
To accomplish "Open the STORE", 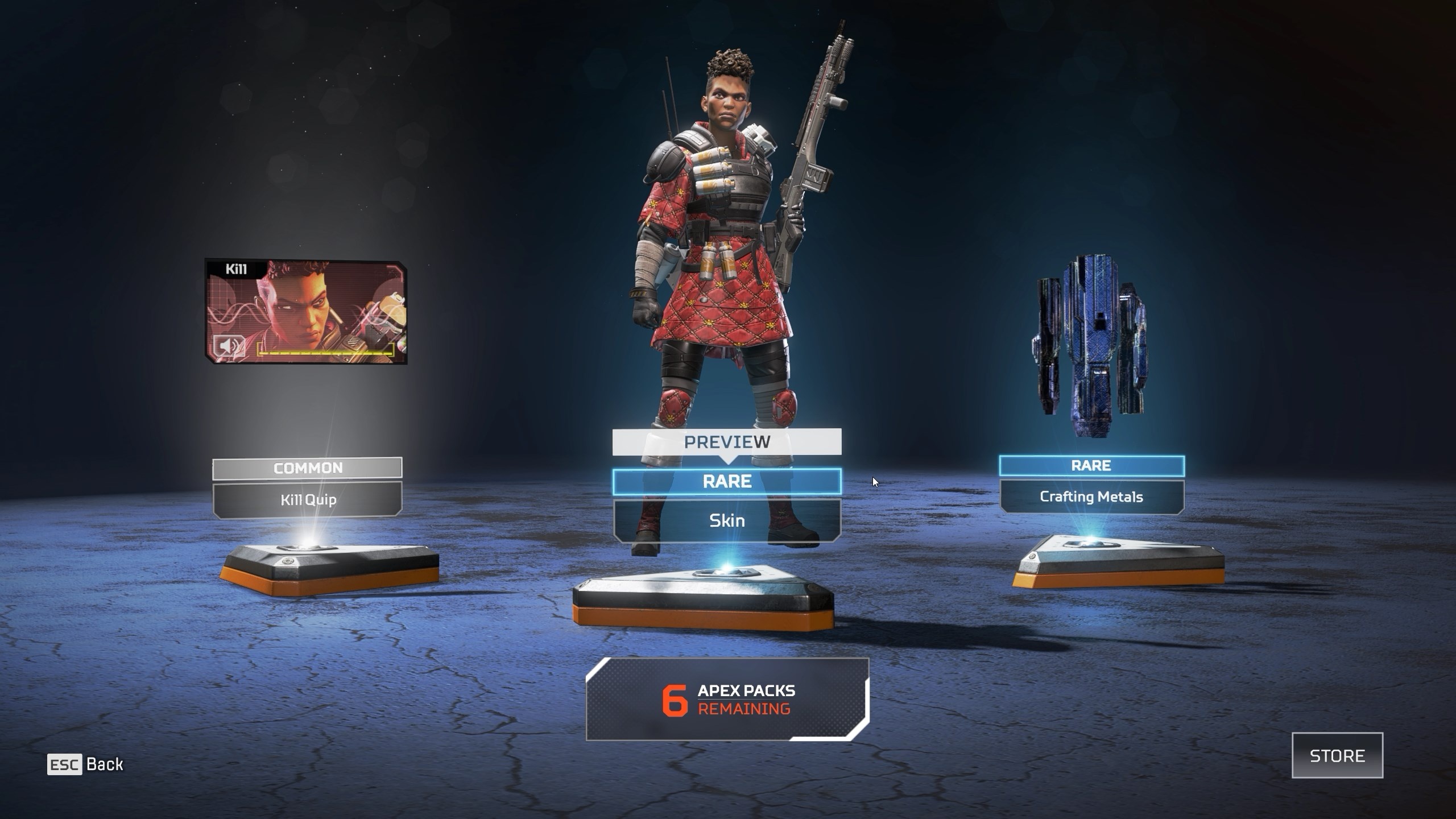I will [1337, 756].
